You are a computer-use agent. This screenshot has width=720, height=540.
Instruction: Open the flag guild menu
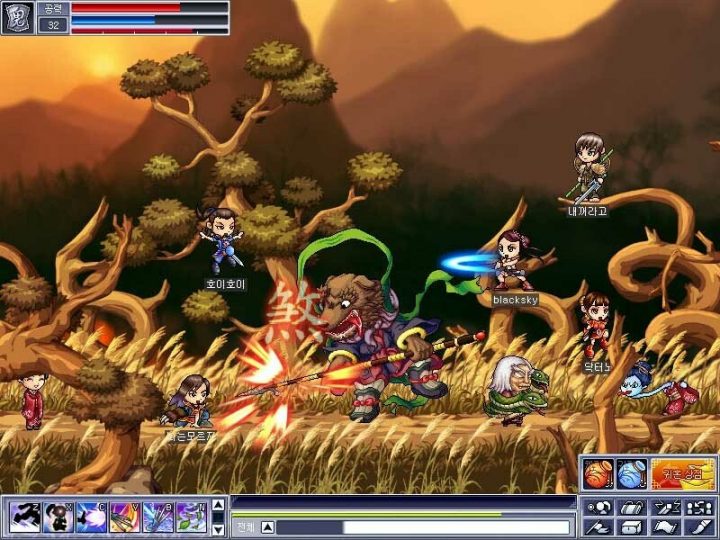pos(598,527)
